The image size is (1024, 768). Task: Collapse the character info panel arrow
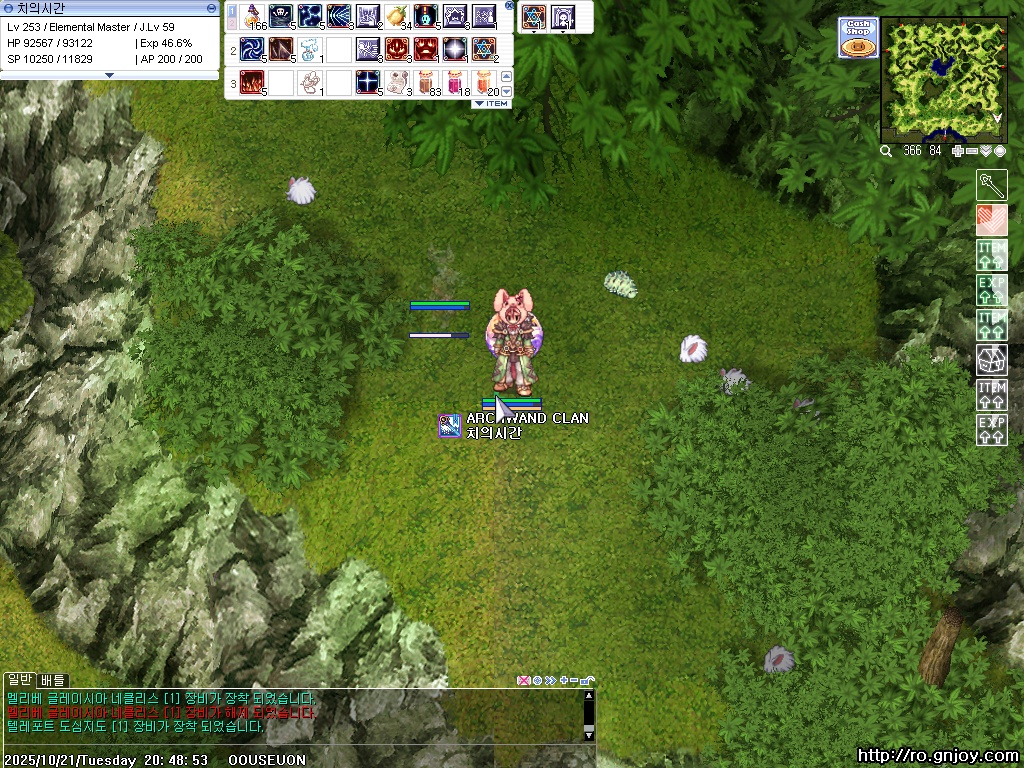110,75
